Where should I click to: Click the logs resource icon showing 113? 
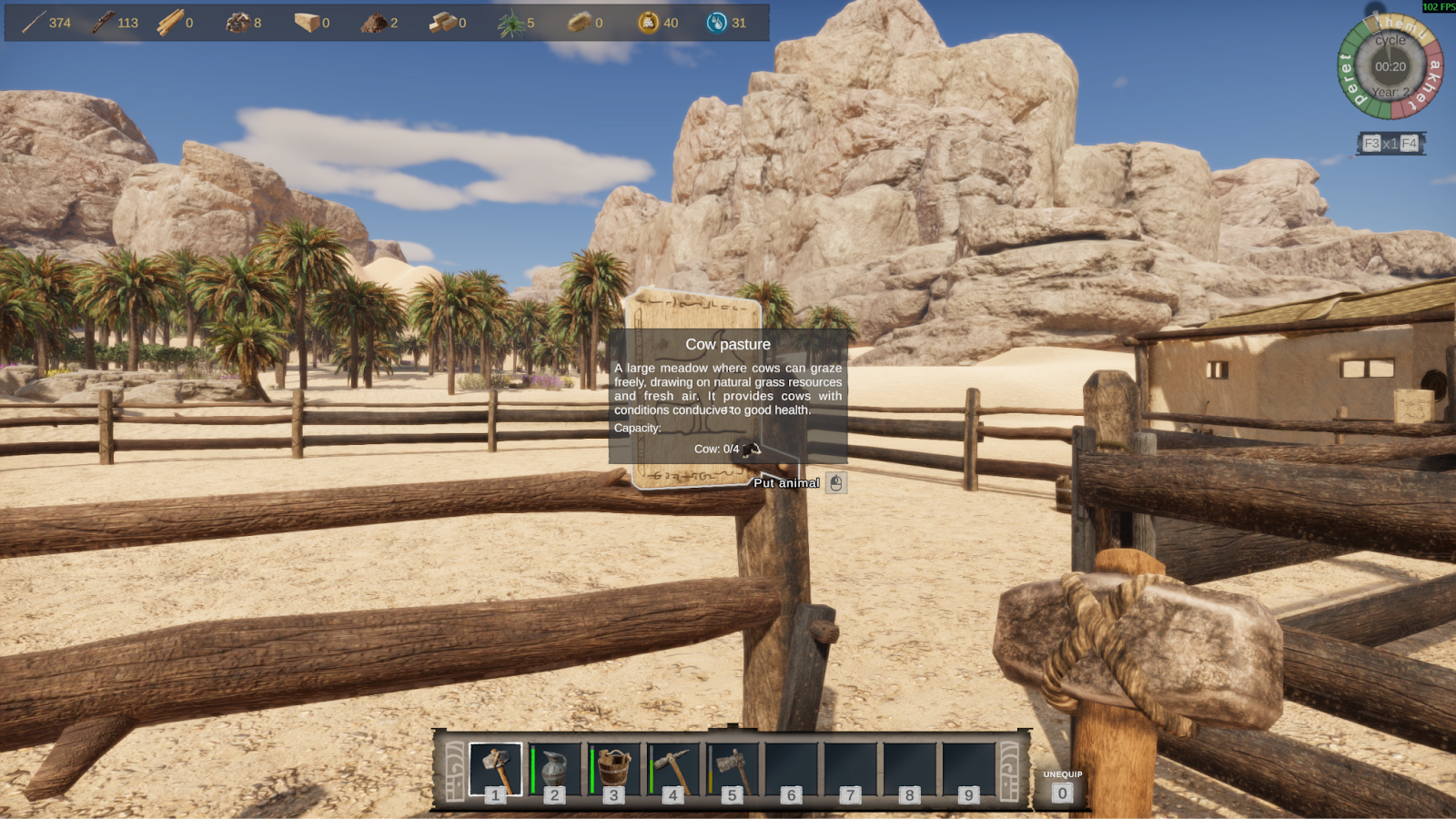[x=103, y=22]
